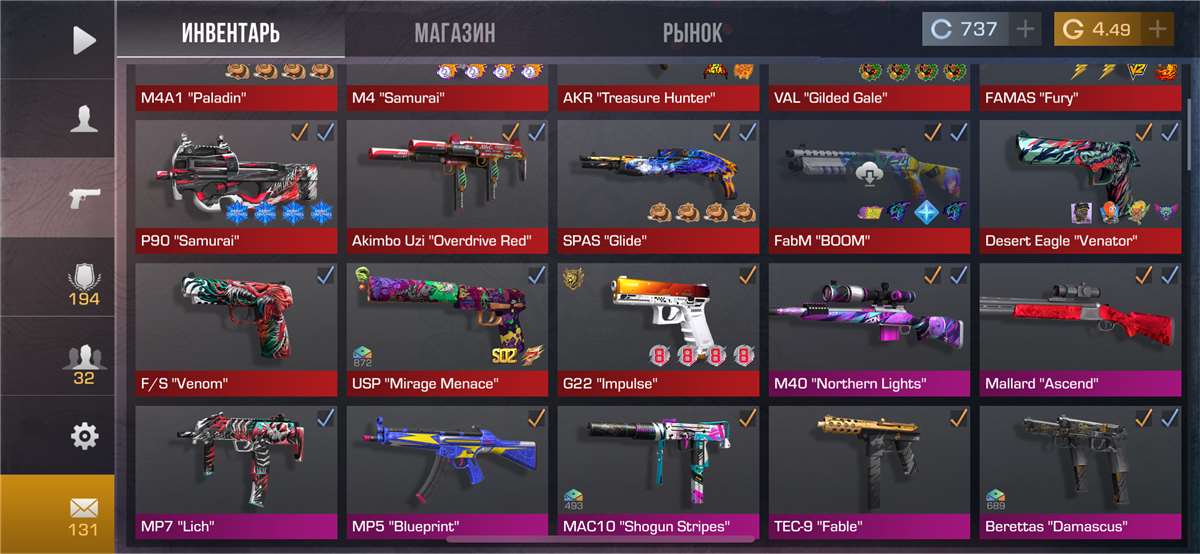Tap the play arrow button
Viewport: 1200px width, 554px height.
[84, 40]
